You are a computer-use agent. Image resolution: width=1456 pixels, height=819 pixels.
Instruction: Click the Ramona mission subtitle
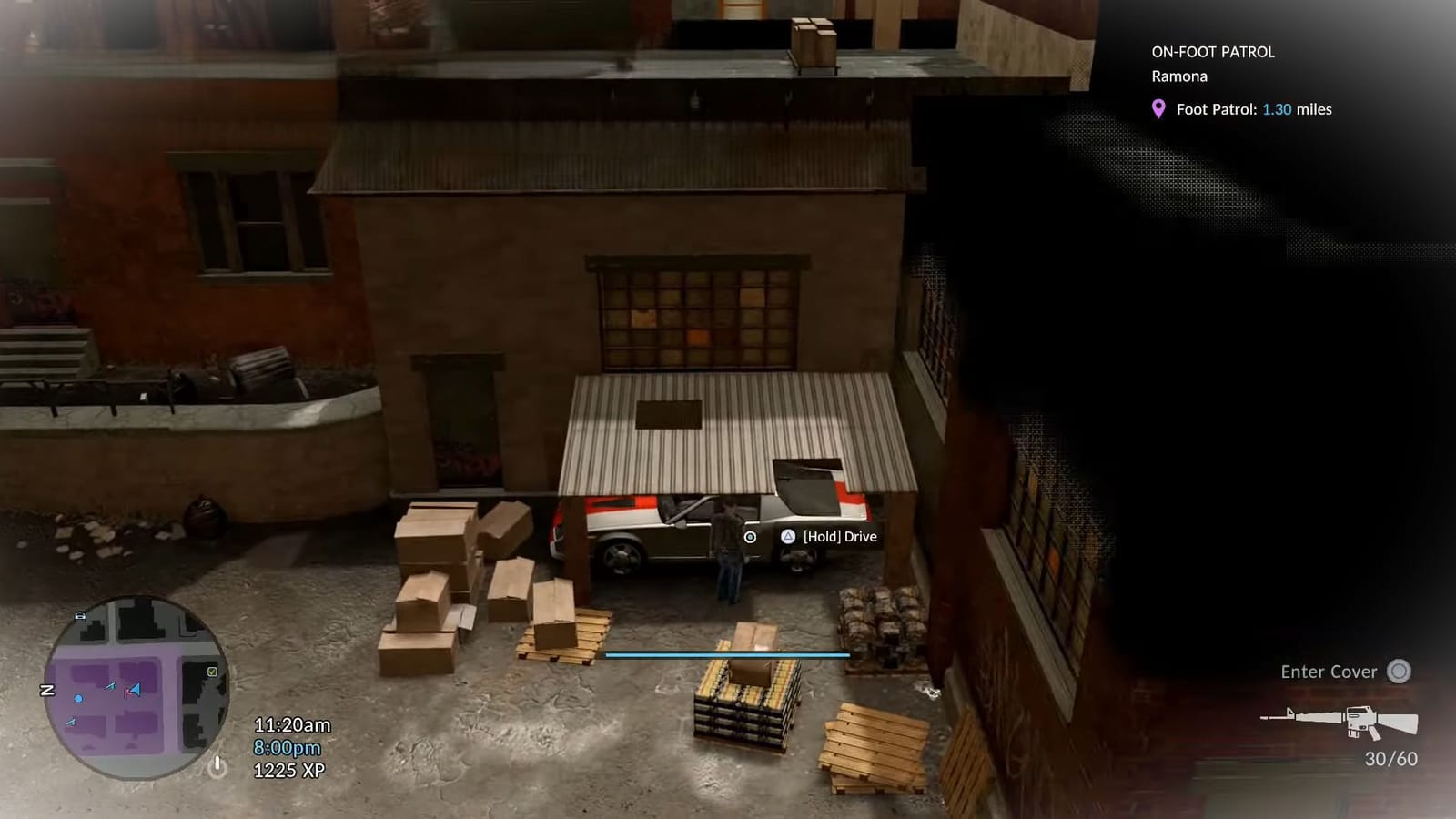[x=1178, y=76]
